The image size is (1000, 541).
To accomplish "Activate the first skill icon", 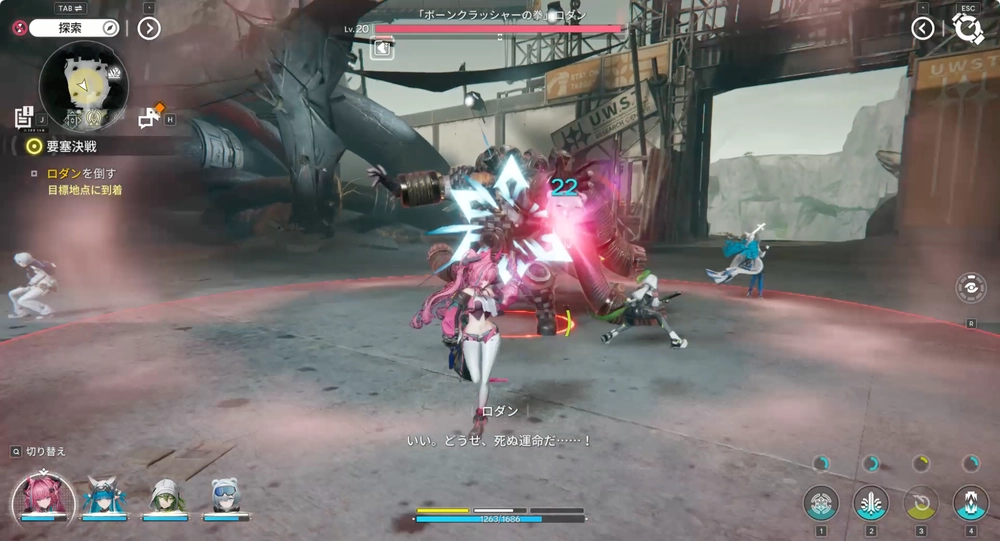I will 821,502.
